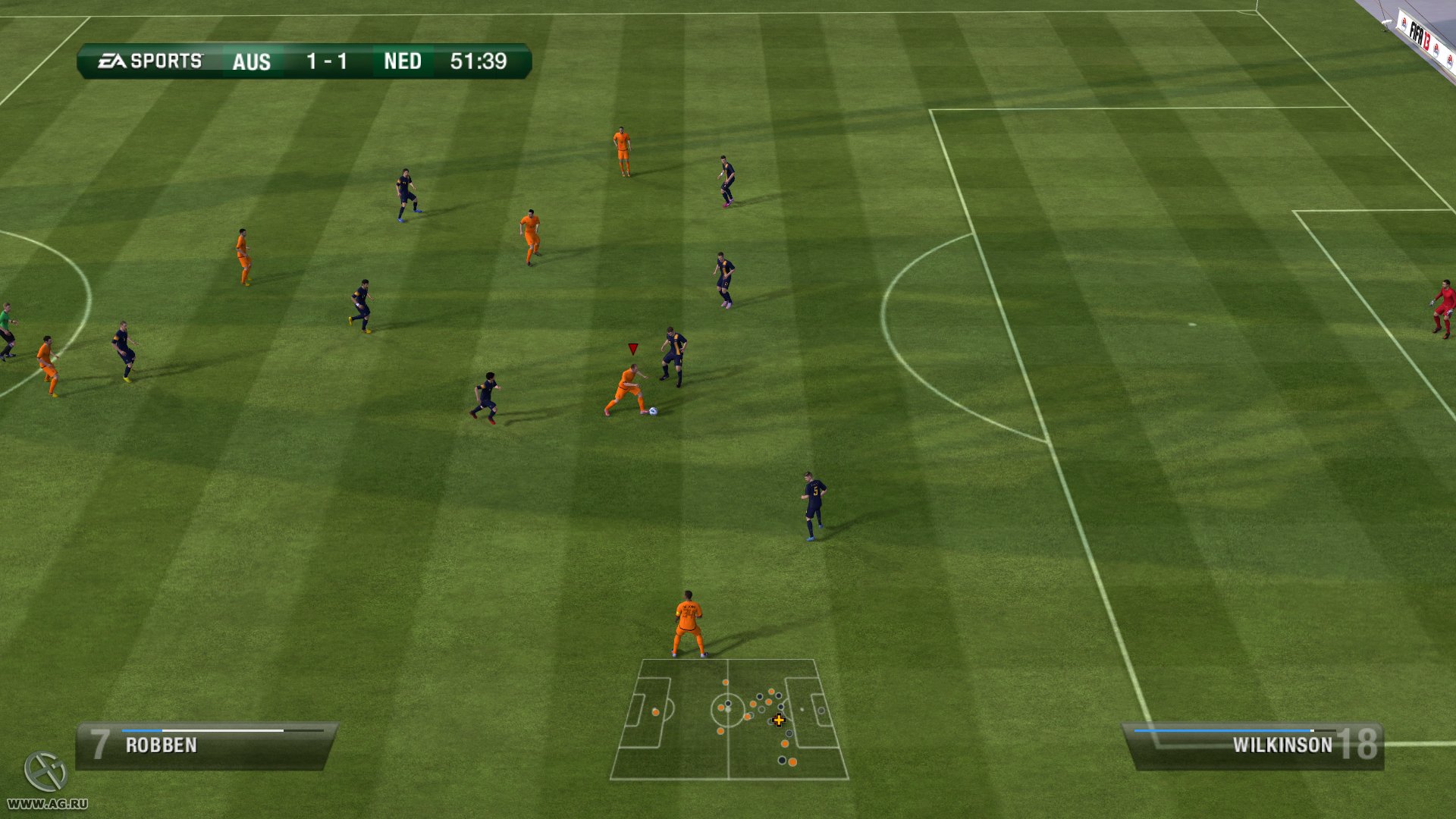Image resolution: width=1456 pixels, height=819 pixels.
Task: Click the EA Sports logo on the scoreboard
Action: (149, 59)
